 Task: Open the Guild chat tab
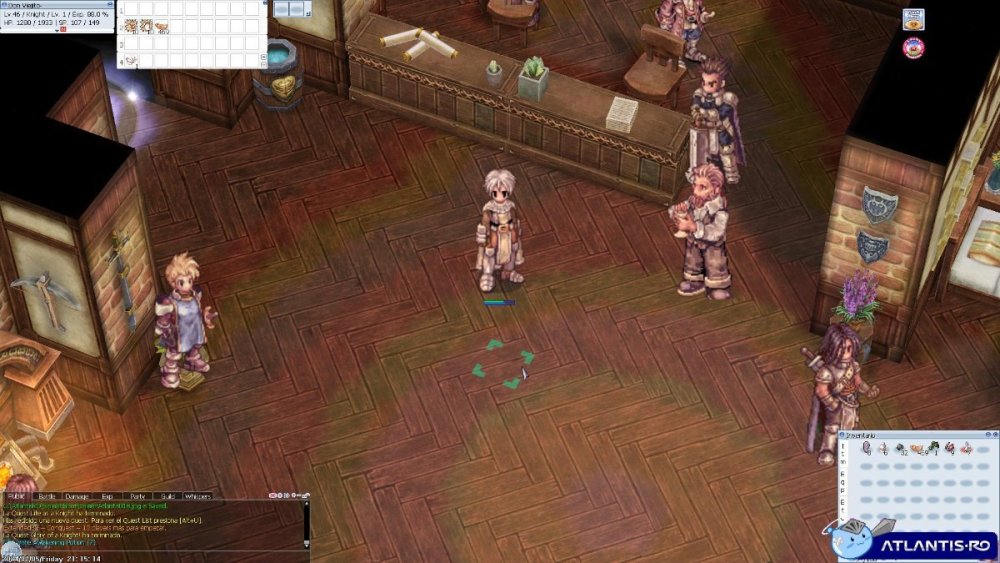click(168, 496)
